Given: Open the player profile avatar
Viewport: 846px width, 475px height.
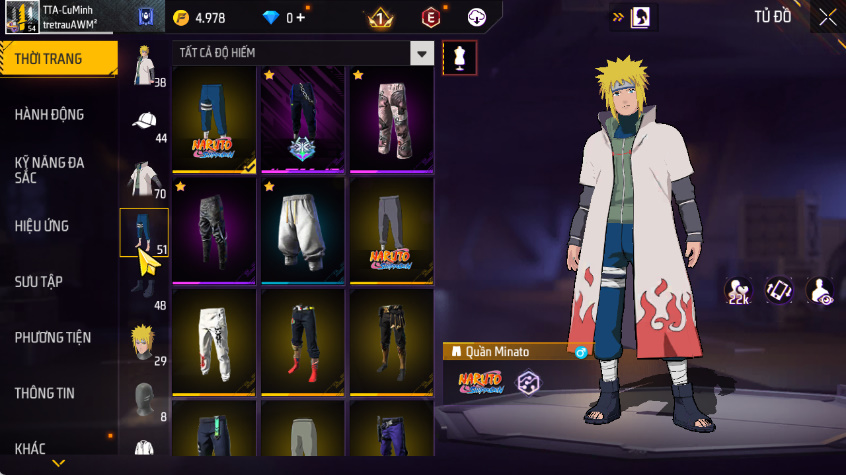Looking at the screenshot, I should 20,16.
